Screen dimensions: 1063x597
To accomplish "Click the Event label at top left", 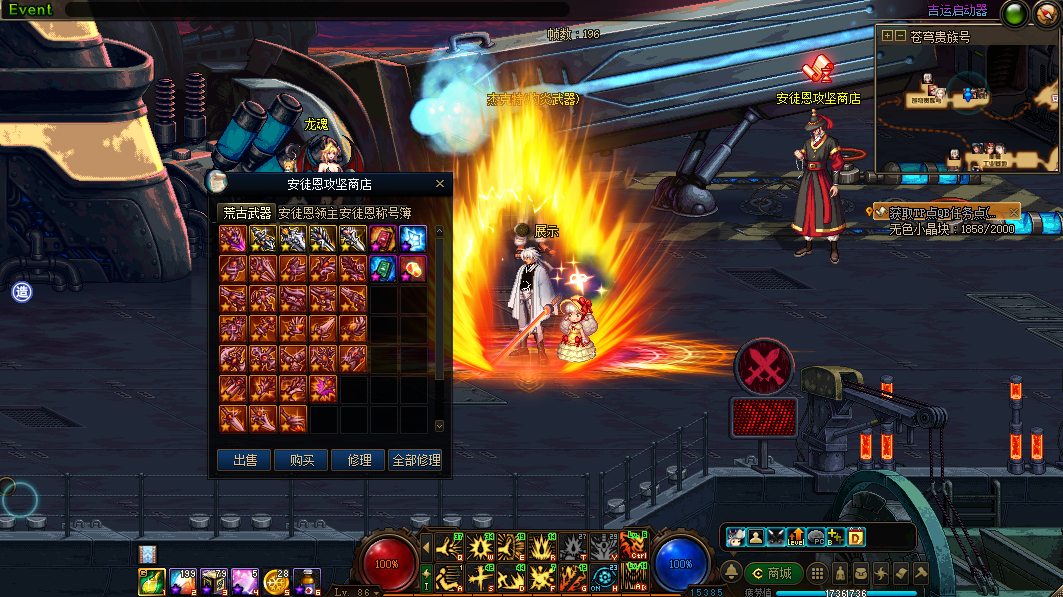I will pyautogui.click(x=30, y=9).
